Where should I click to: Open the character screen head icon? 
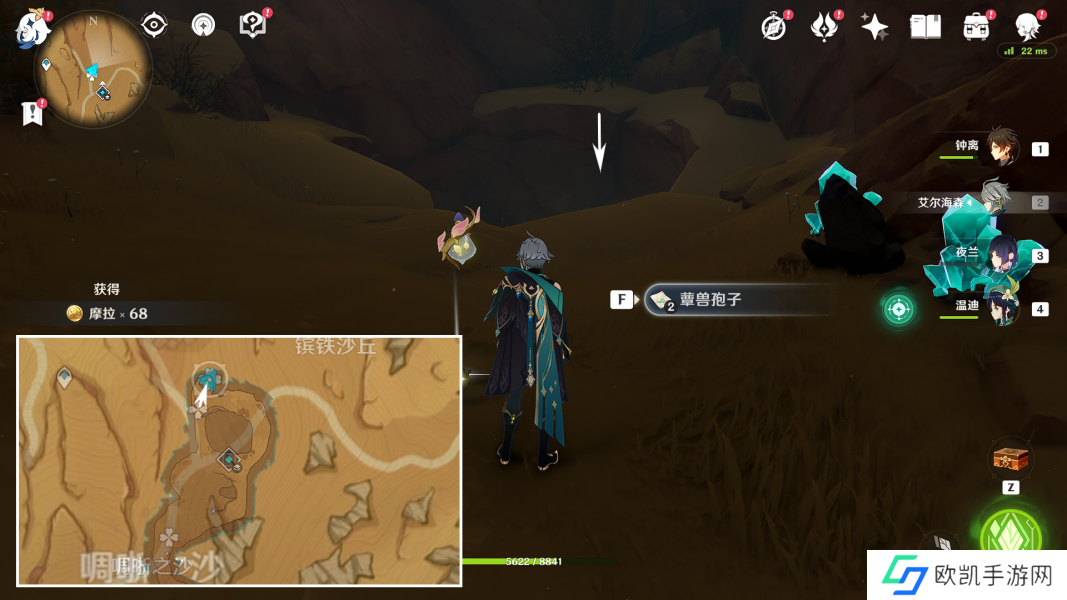tap(1027, 27)
